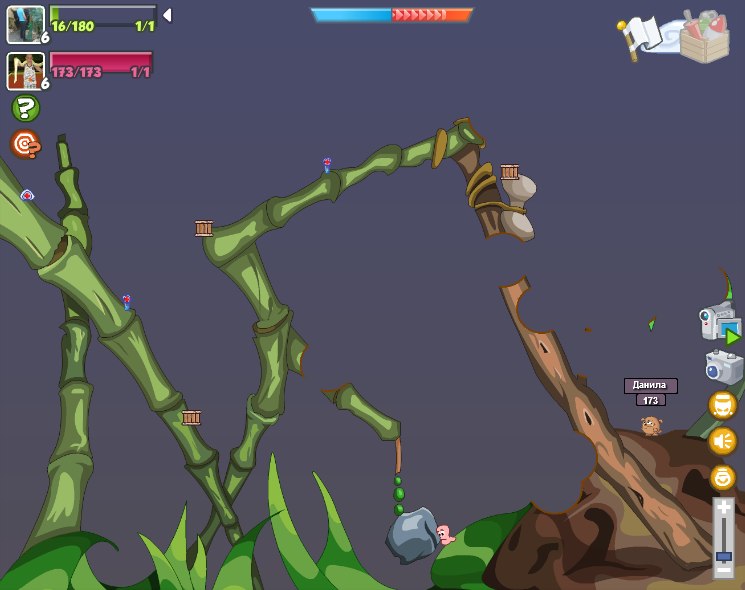Click the orange target hint button
This screenshot has height=590, width=745.
tap(25, 144)
